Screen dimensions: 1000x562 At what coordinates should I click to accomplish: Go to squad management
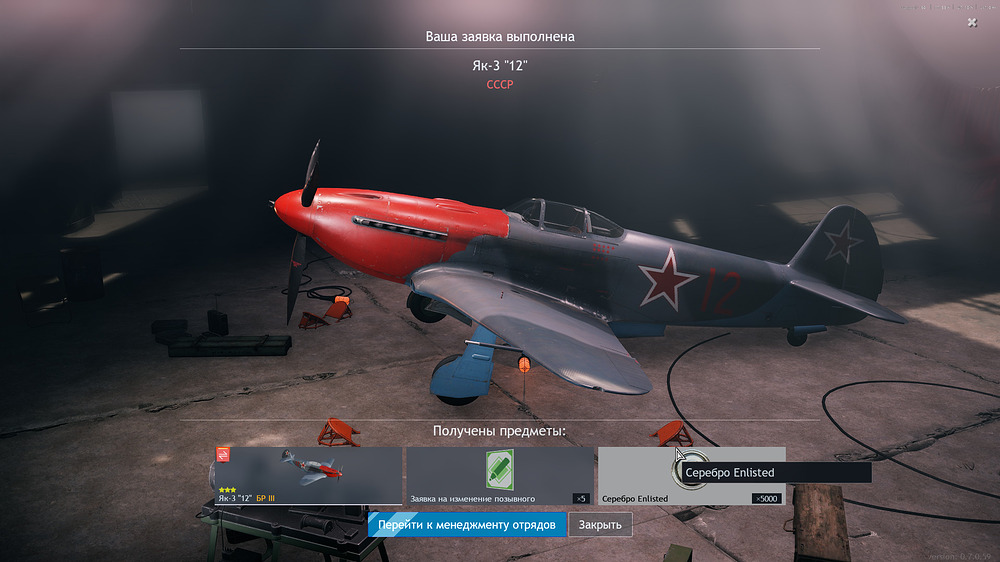[x=467, y=525]
